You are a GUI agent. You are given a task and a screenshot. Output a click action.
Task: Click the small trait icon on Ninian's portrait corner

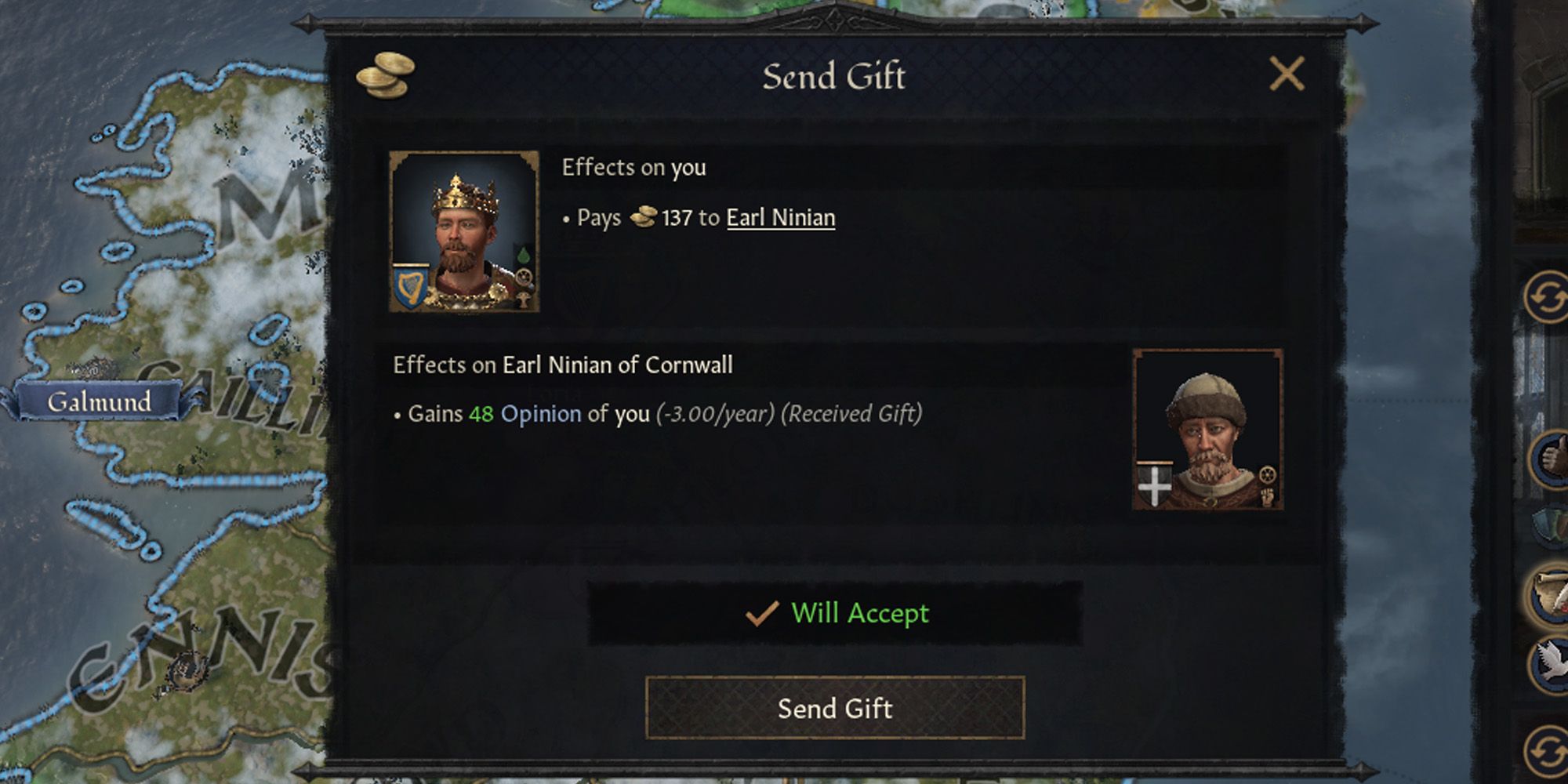click(x=1269, y=474)
